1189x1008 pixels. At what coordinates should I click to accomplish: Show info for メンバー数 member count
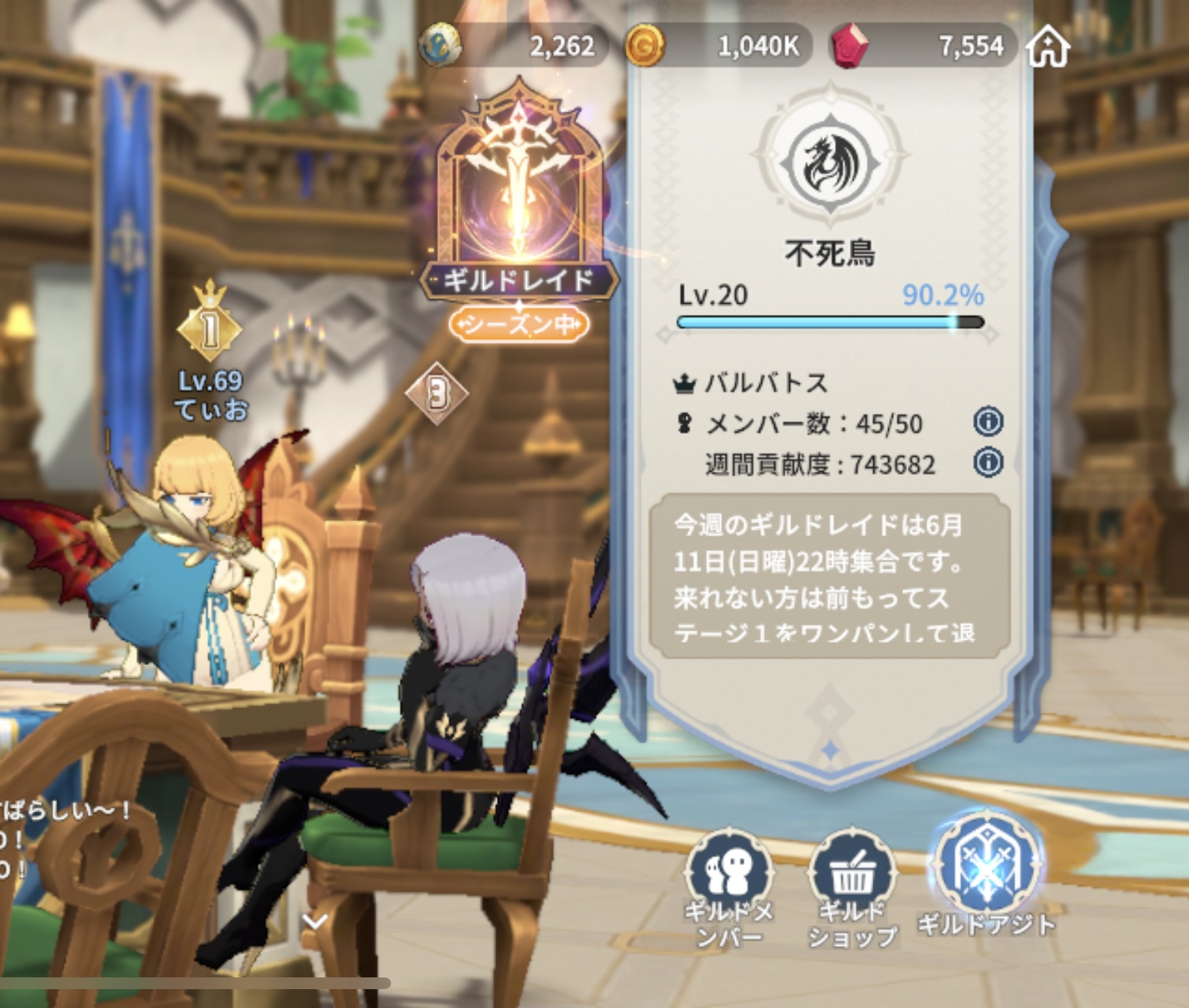coord(988,422)
